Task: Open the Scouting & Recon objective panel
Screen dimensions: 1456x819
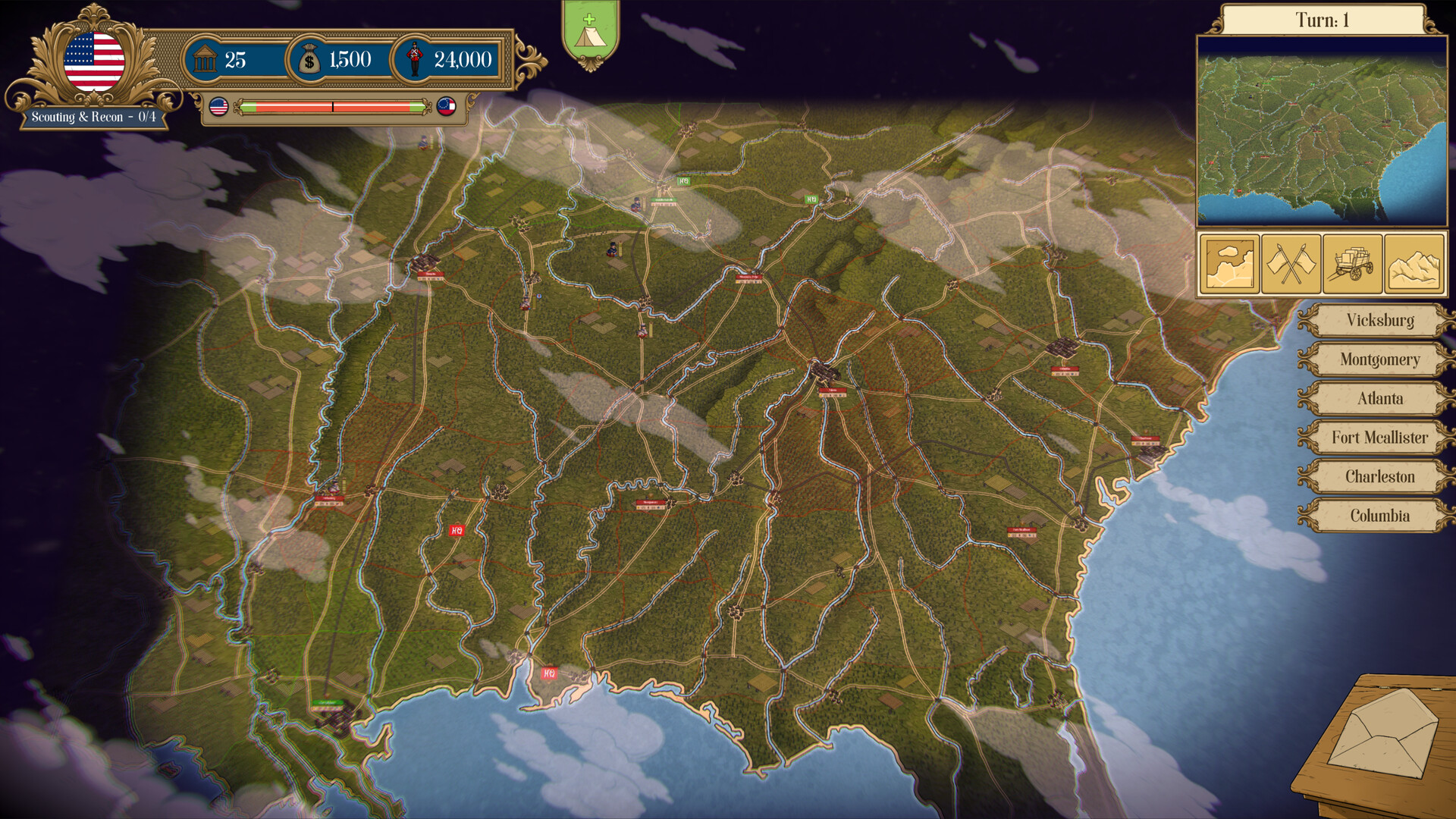Action: pyautogui.click(x=96, y=118)
